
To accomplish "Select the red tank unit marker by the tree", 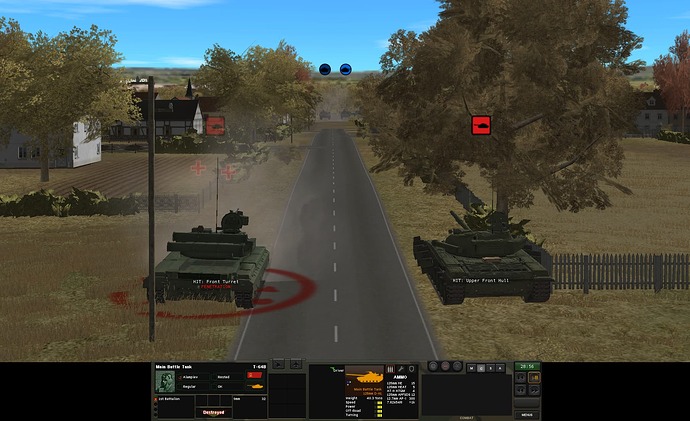I will click(481, 125).
